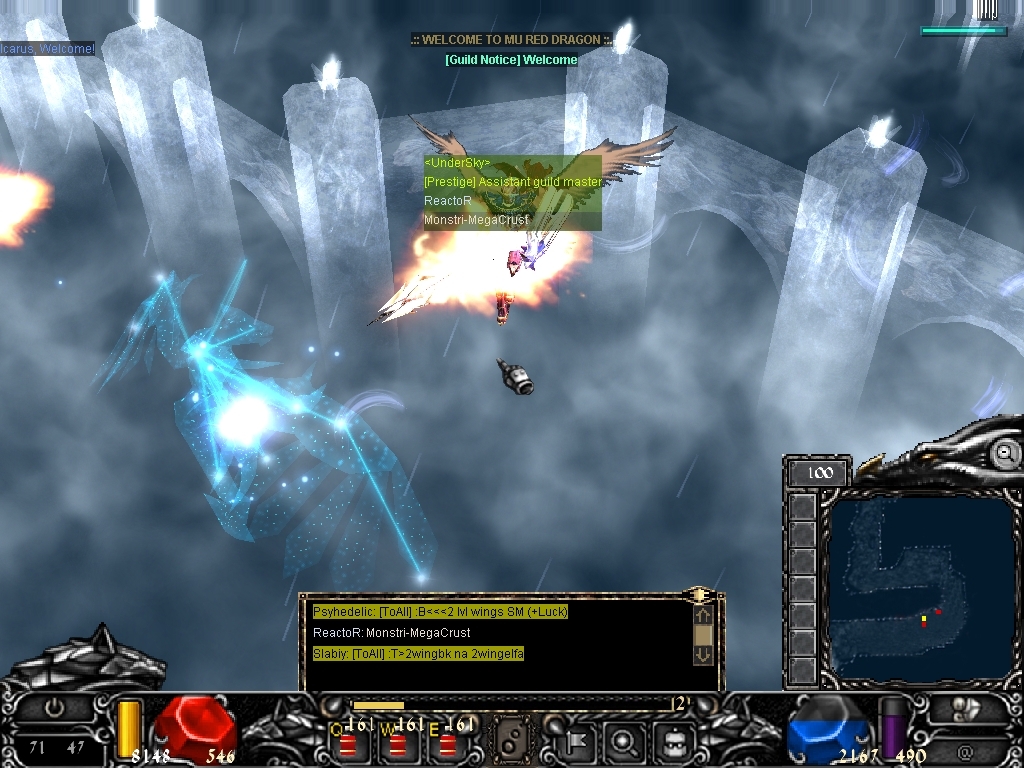This screenshot has height=768, width=1024.
Task: Use the E hotkey potion slot
Action: point(447,742)
